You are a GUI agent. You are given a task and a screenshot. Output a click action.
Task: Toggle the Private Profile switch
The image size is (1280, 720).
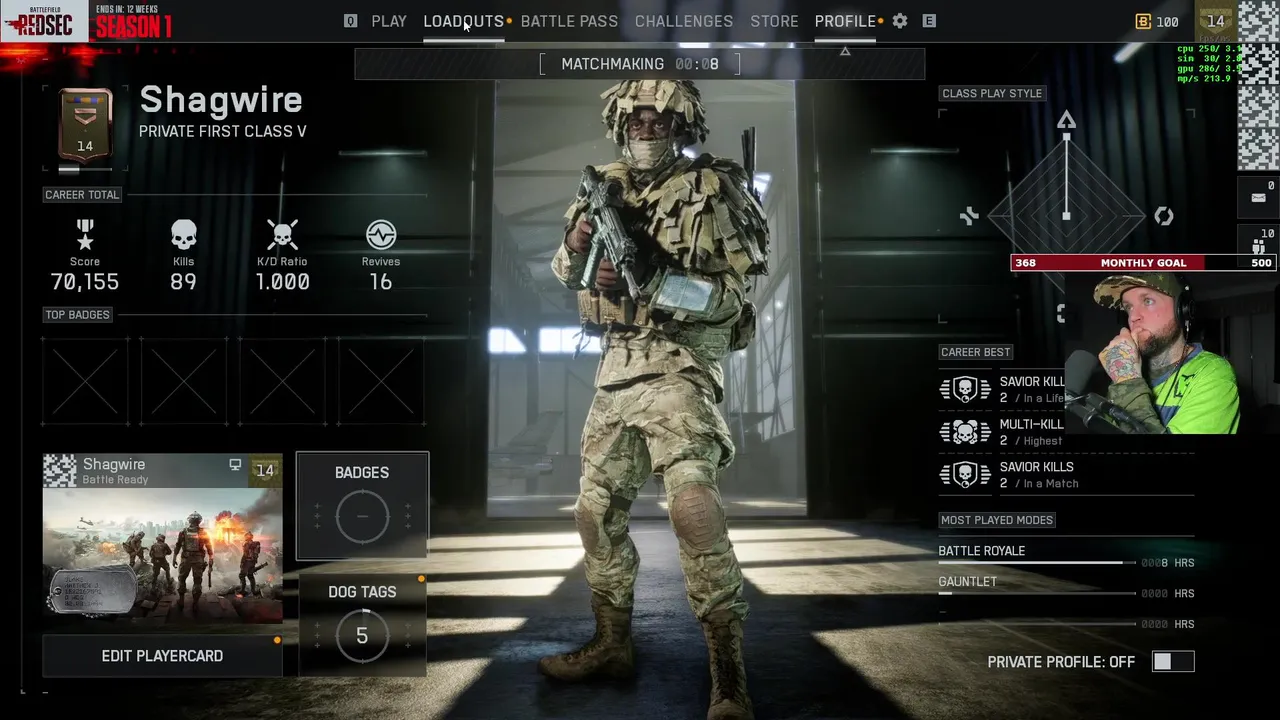(1172, 662)
